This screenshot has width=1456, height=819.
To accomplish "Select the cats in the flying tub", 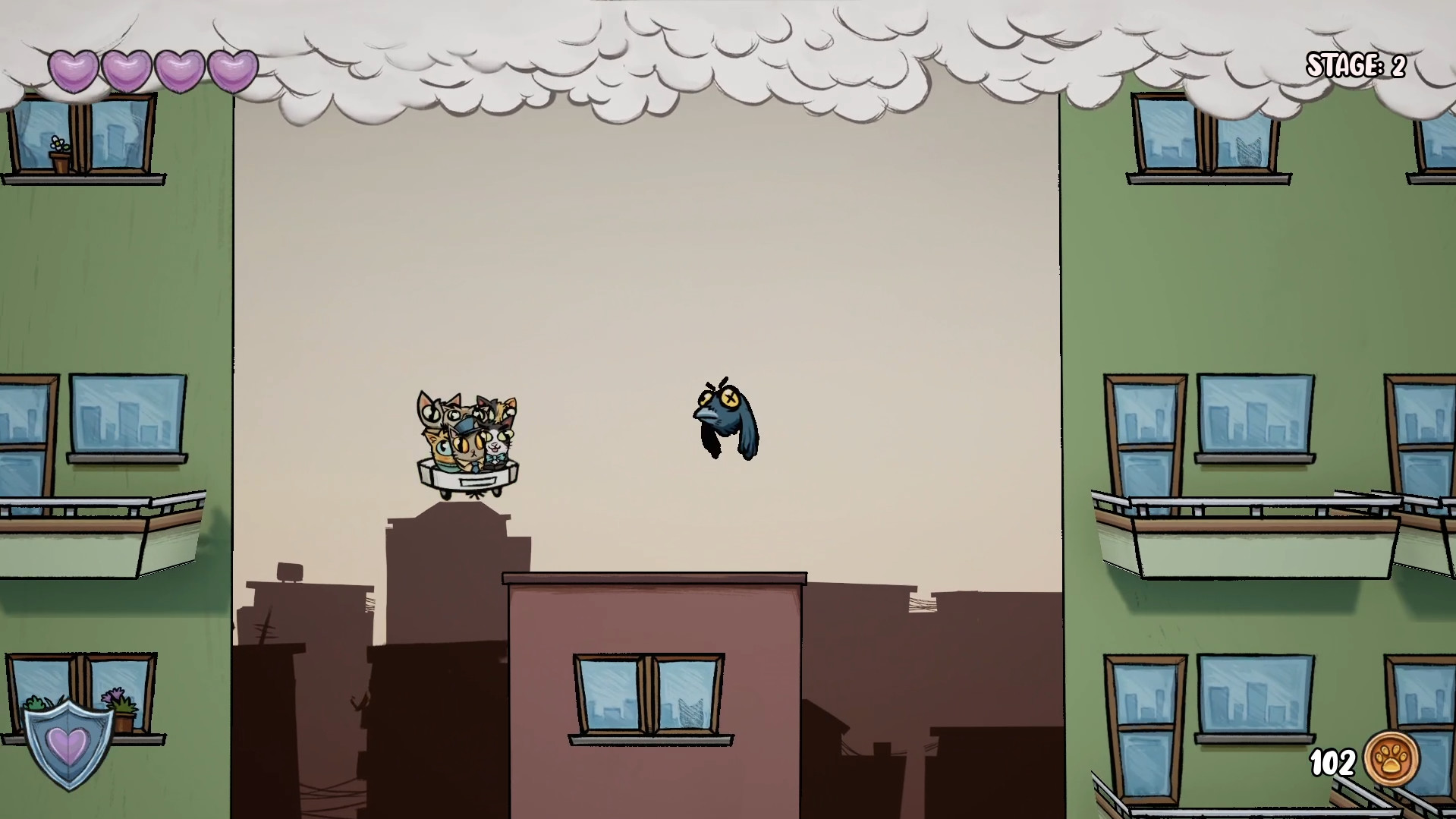I will coord(467,436).
